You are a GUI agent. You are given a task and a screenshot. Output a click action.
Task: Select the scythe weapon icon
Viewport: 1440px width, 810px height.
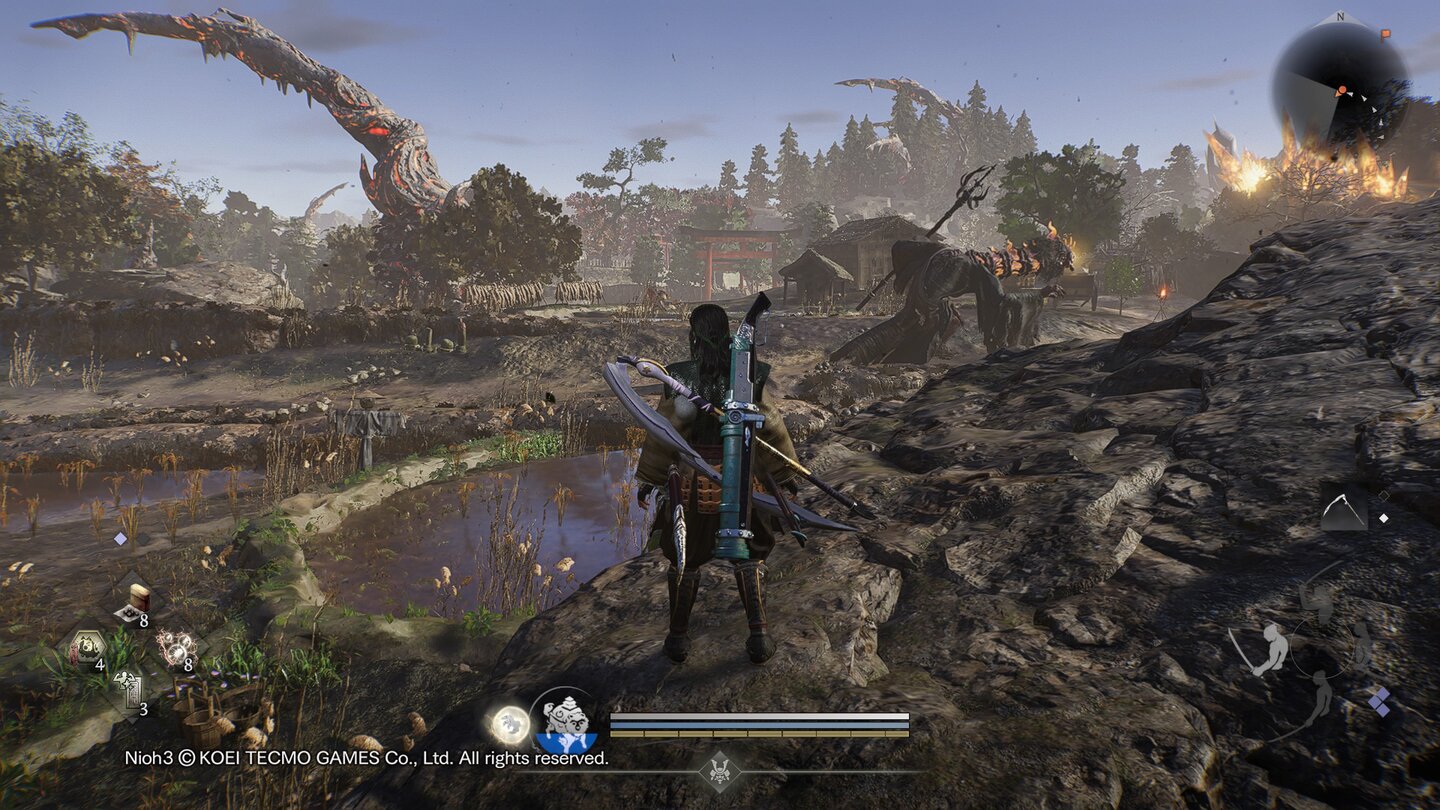point(1343,509)
